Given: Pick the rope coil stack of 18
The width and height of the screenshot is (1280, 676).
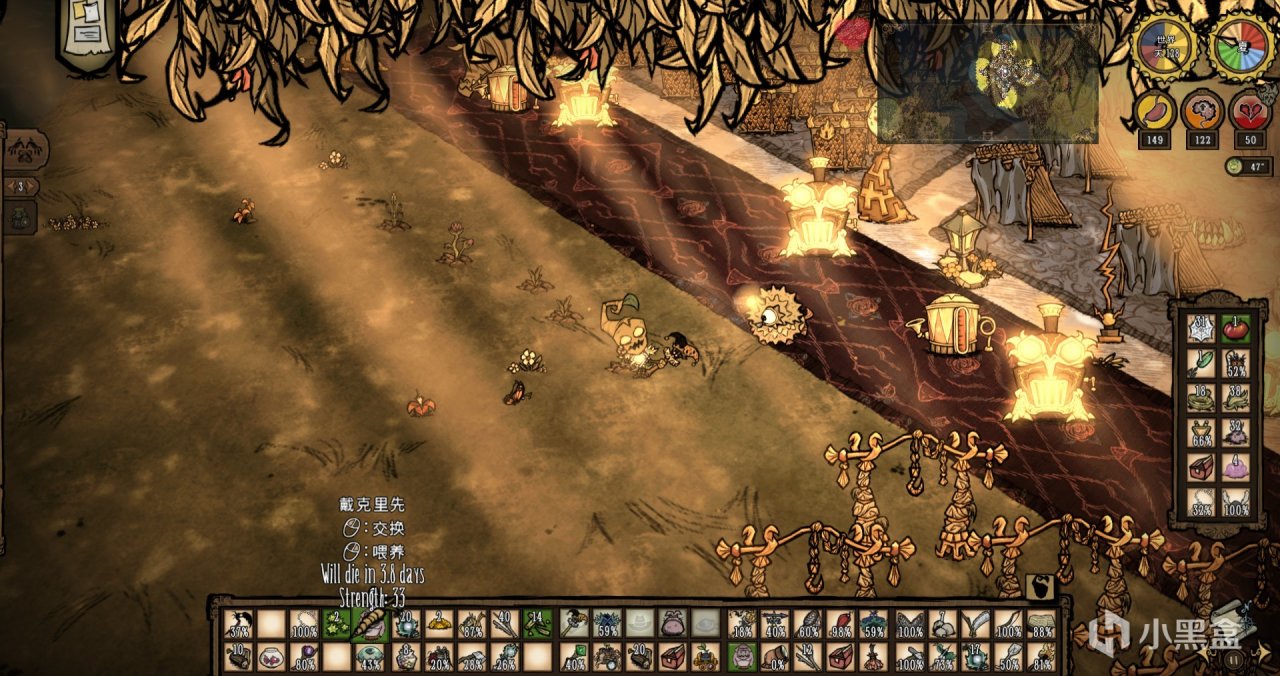Looking at the screenshot, I should 1202,399.
